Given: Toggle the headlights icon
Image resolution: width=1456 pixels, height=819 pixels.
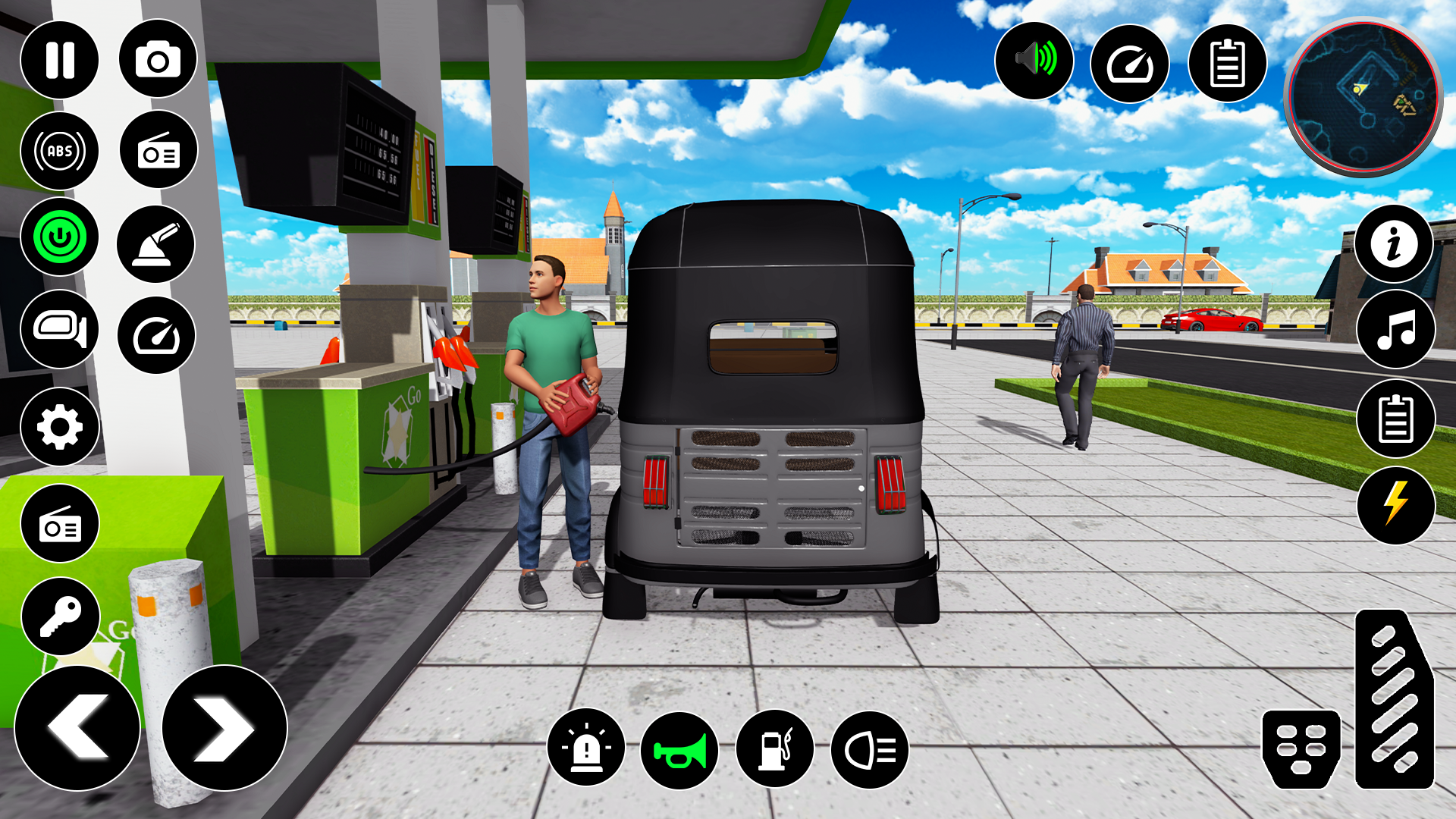Looking at the screenshot, I should [x=870, y=750].
